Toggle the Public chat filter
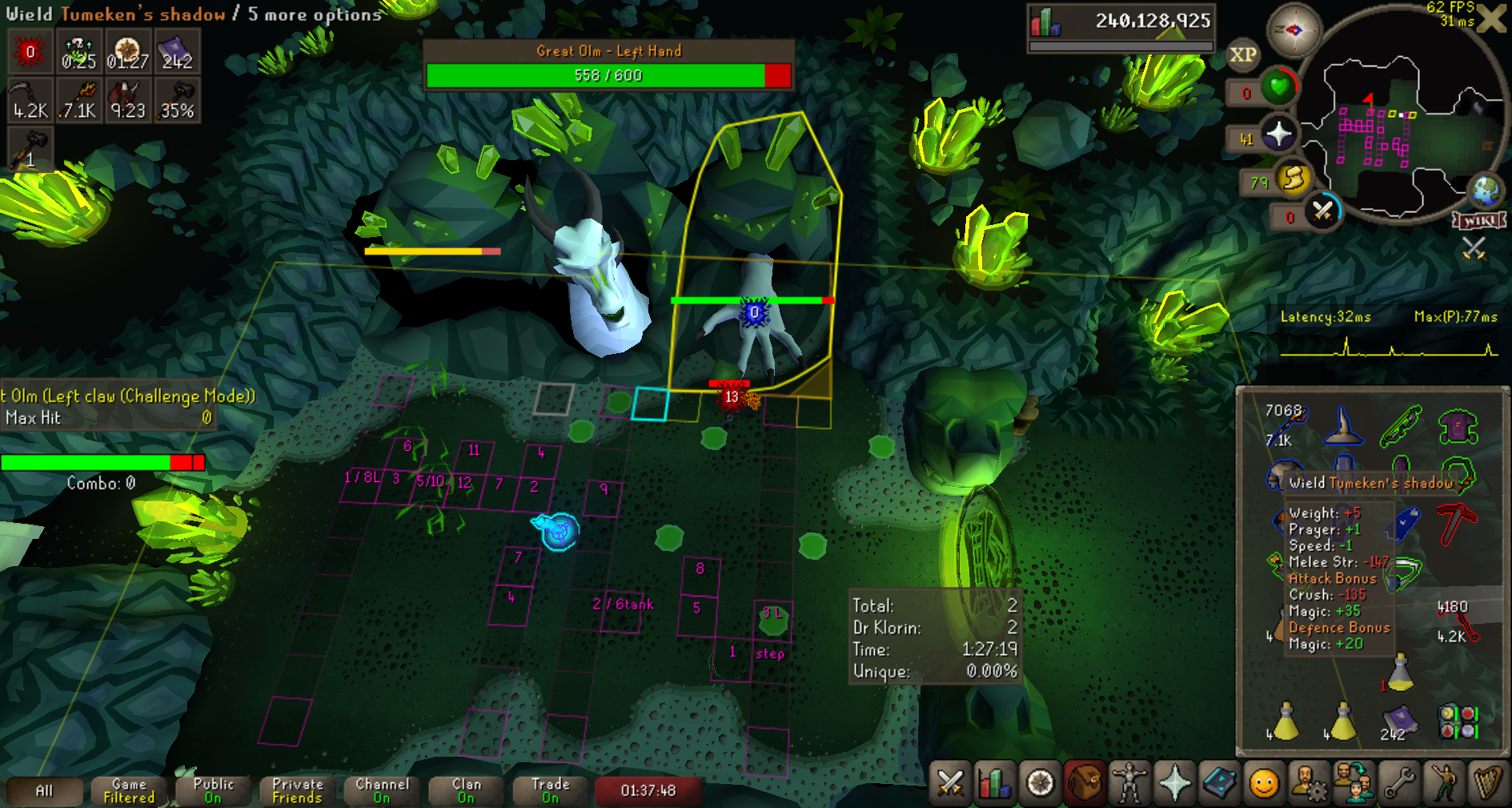 tap(213, 790)
